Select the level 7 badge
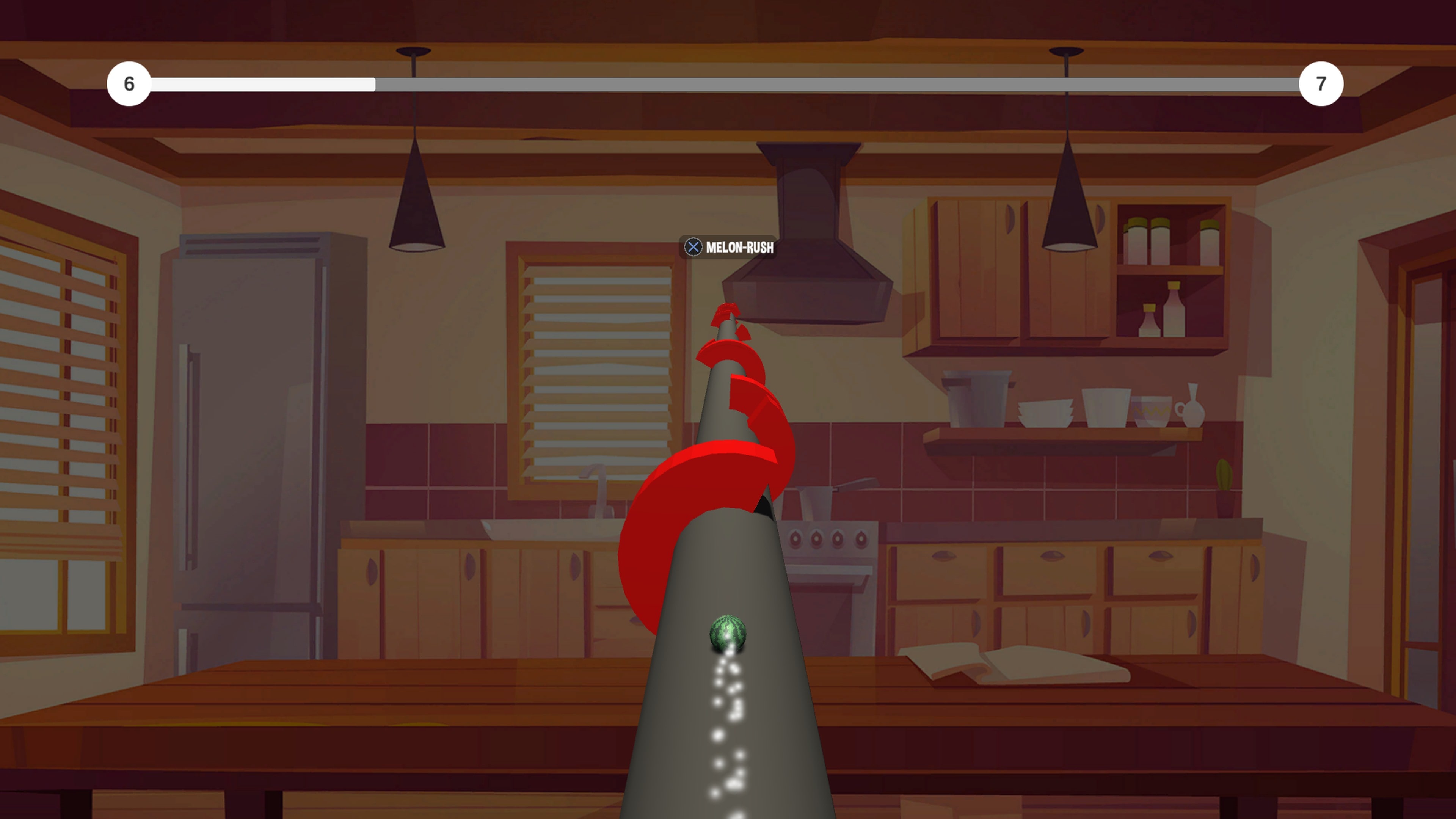Viewport: 1456px width, 819px height. [1321, 84]
